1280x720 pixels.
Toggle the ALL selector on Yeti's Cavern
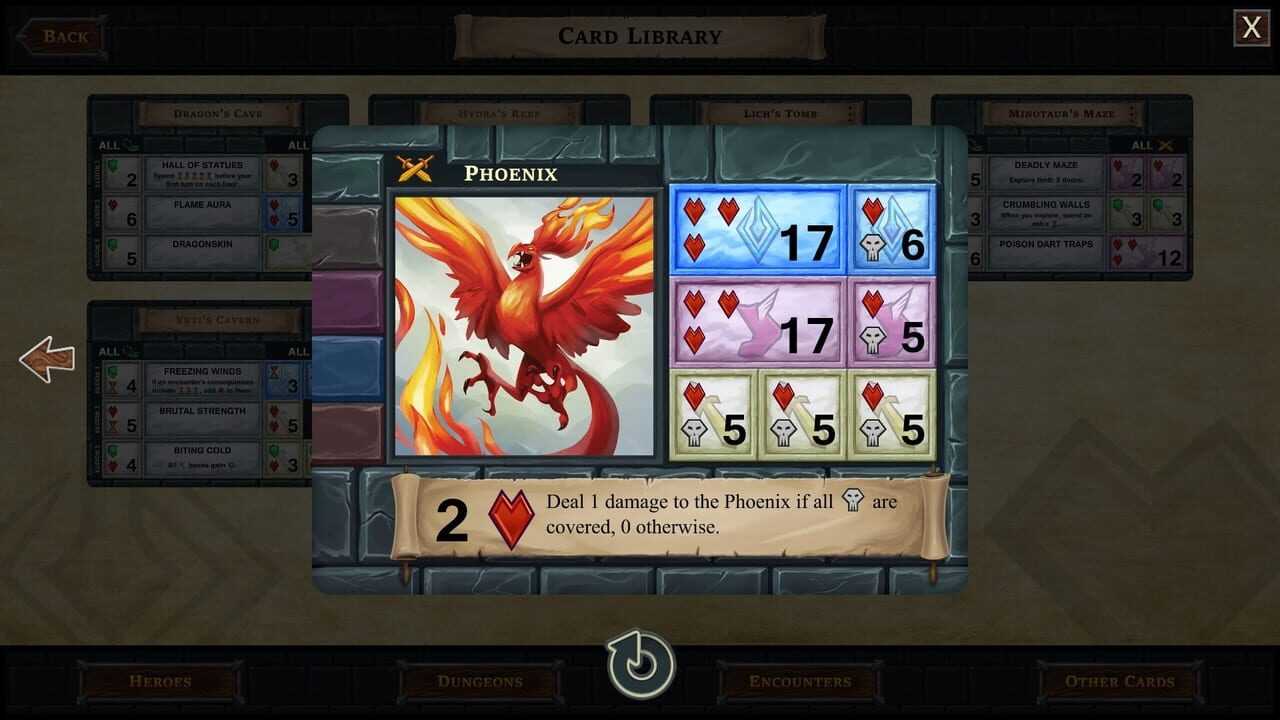(x=109, y=351)
